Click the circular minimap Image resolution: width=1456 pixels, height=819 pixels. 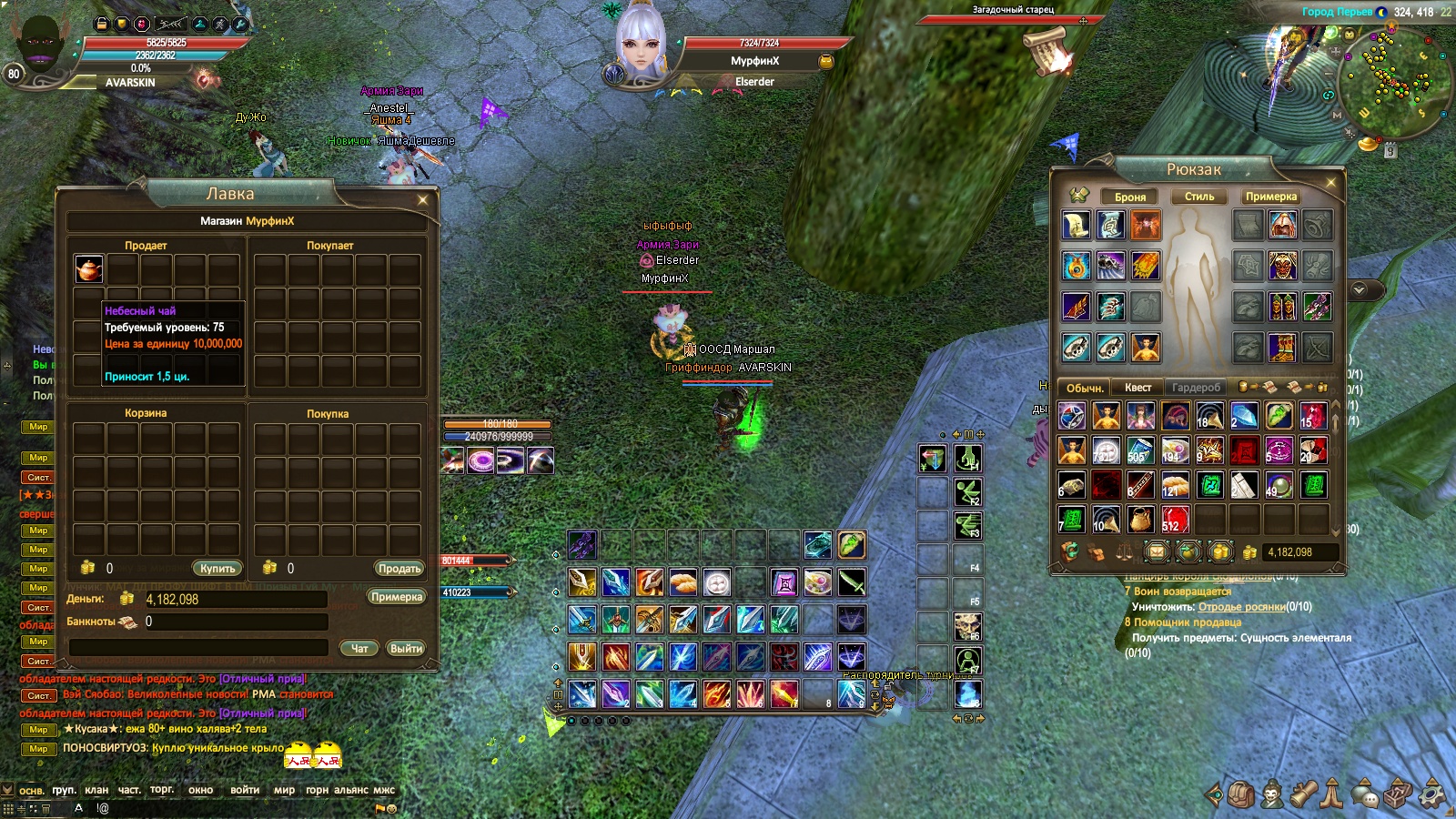click(1393, 82)
